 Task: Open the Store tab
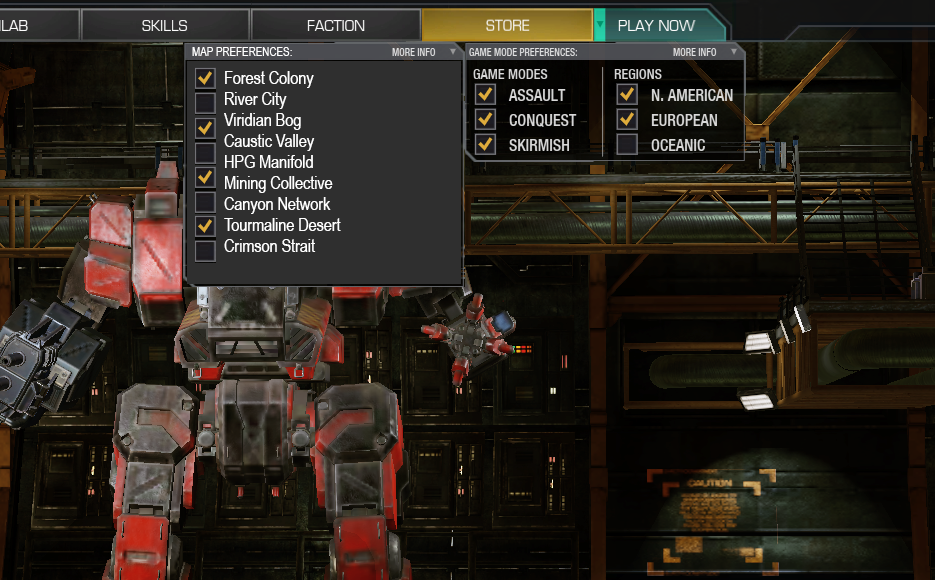[x=507, y=25]
